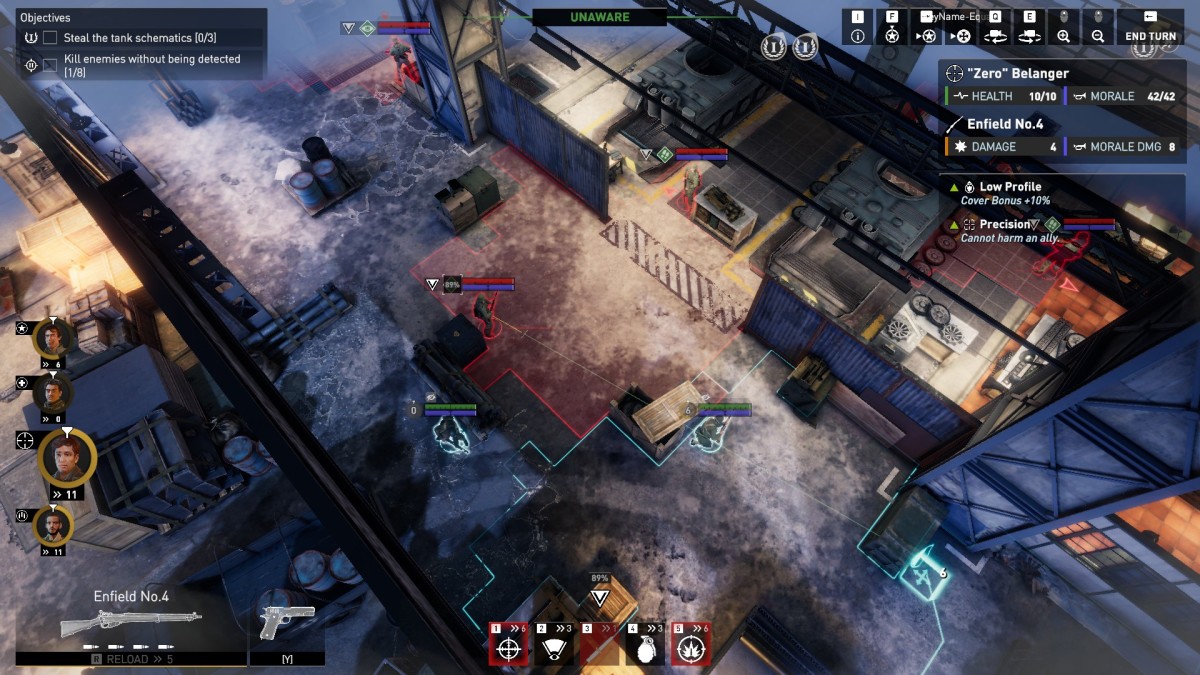Screen dimensions: 1200x675
Task: Click the medal star icon in top toolbar
Action: tap(892, 36)
